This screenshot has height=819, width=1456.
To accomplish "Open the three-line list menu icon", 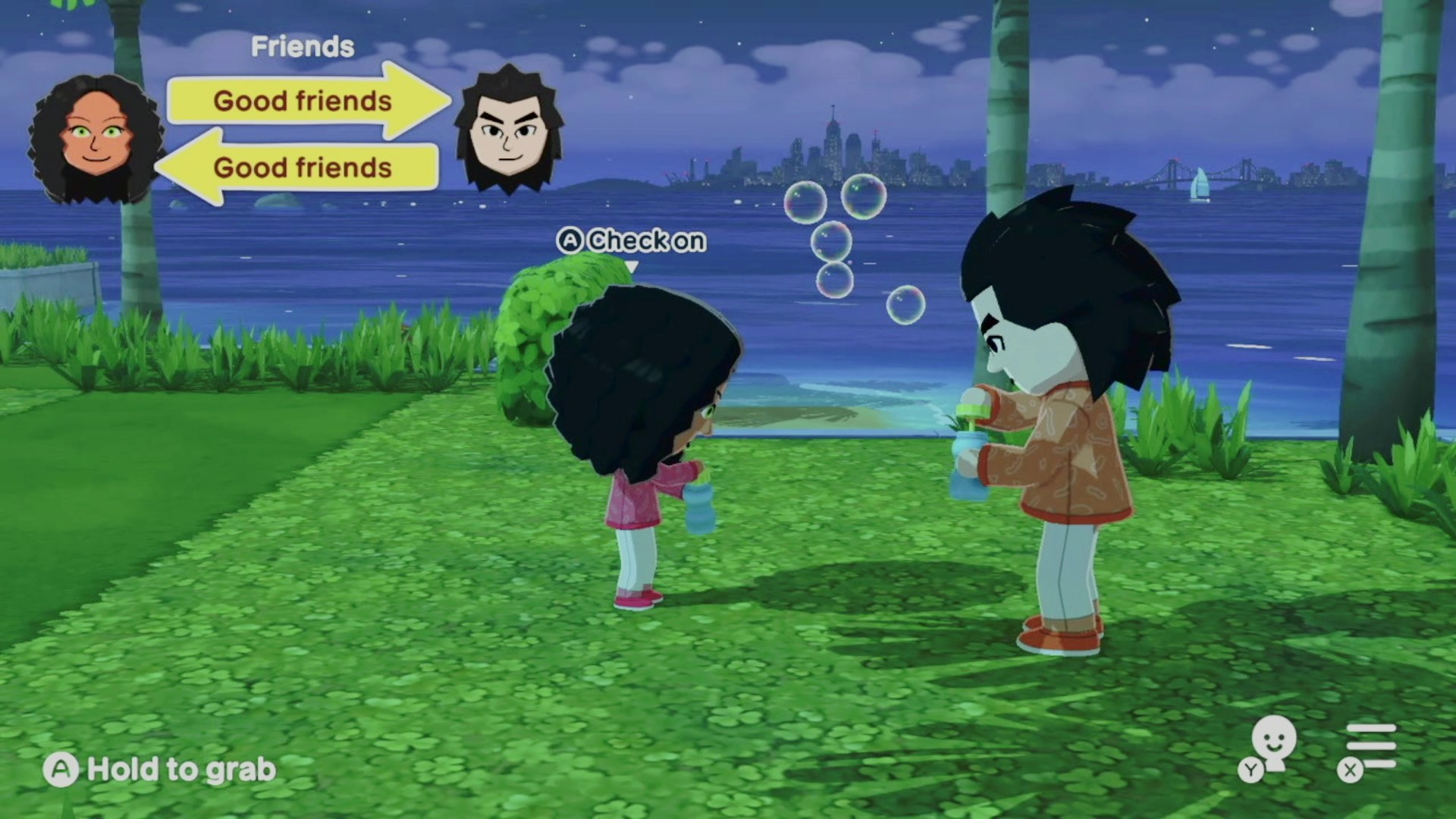I will click(1370, 746).
